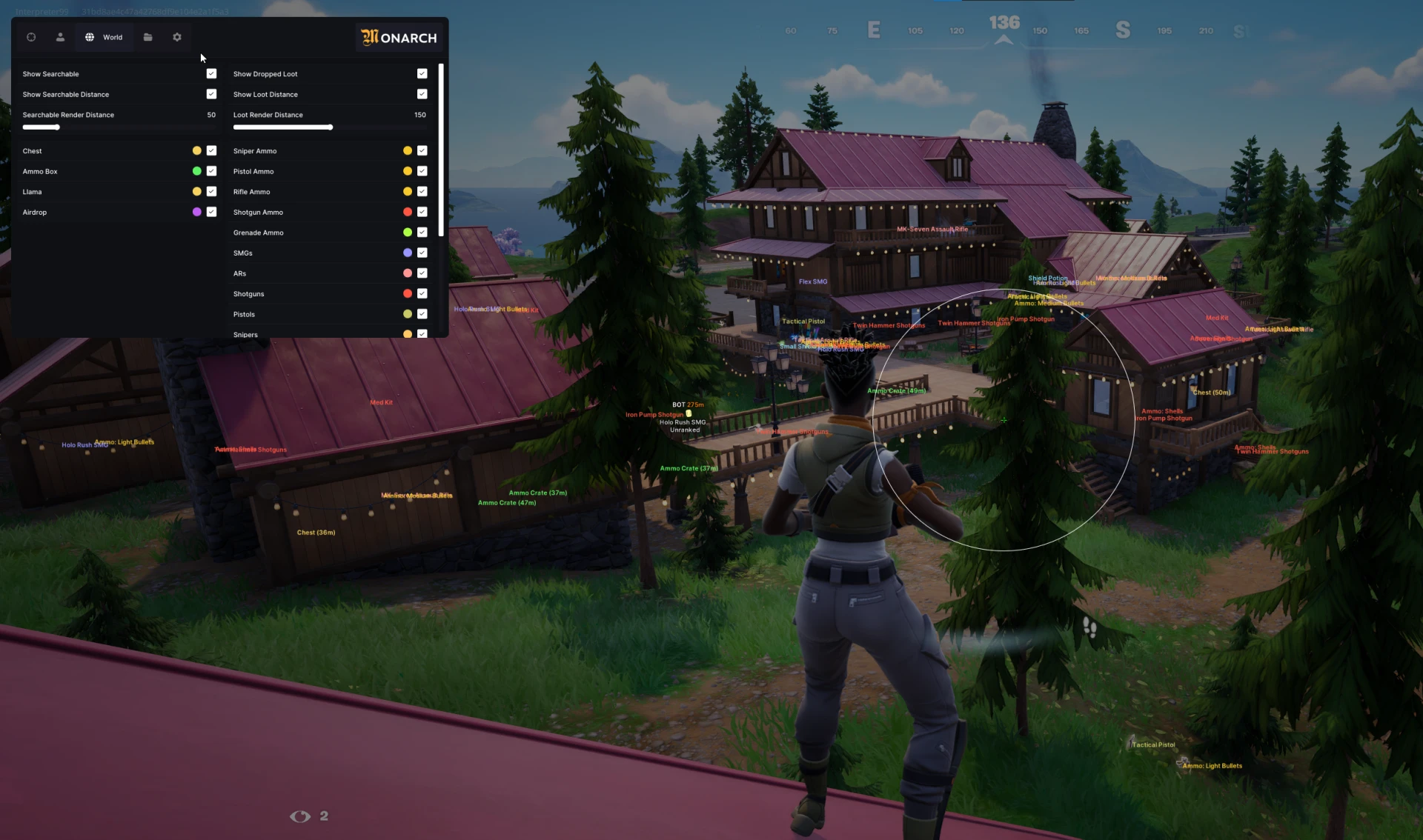Viewport: 1423px width, 840px height.
Task: Click the Loot Render Distance slider handle
Action: 330,127
